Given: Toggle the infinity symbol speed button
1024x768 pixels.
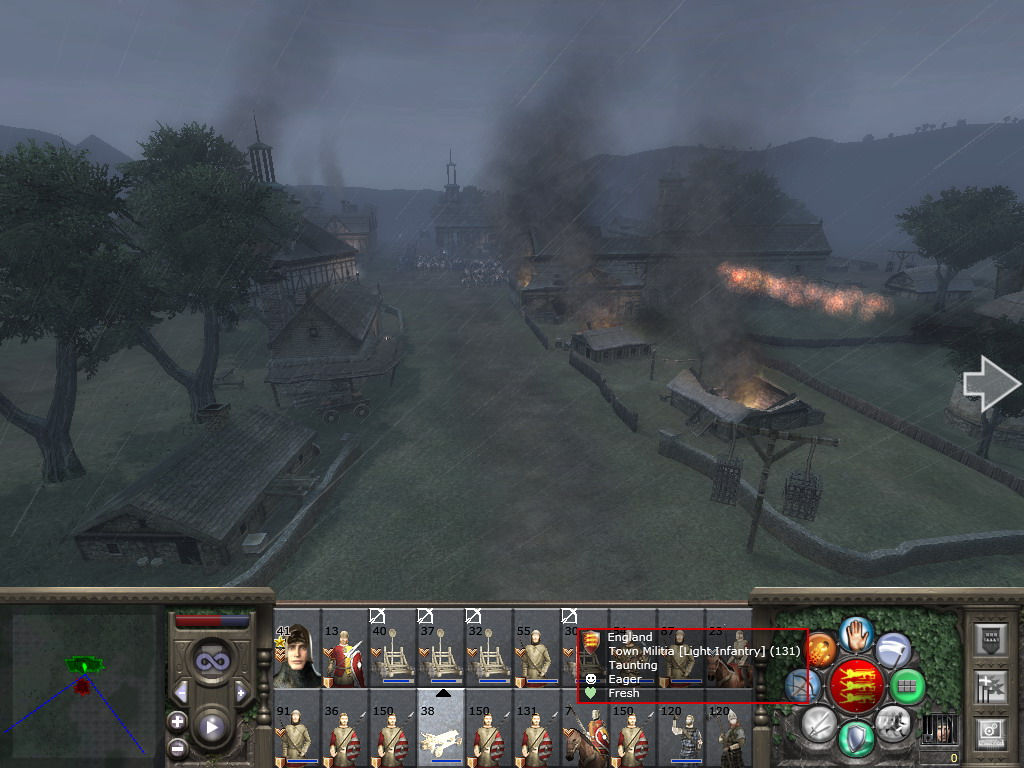Looking at the screenshot, I should point(211,661).
